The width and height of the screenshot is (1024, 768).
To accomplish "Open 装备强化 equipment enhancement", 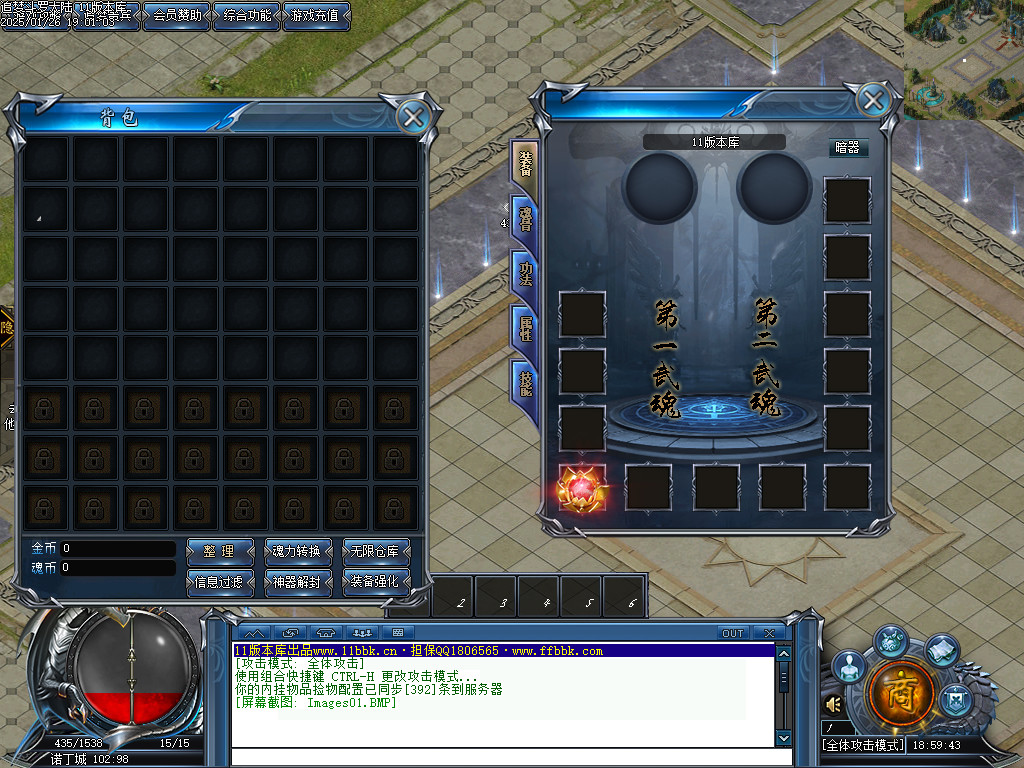I will coord(376,581).
